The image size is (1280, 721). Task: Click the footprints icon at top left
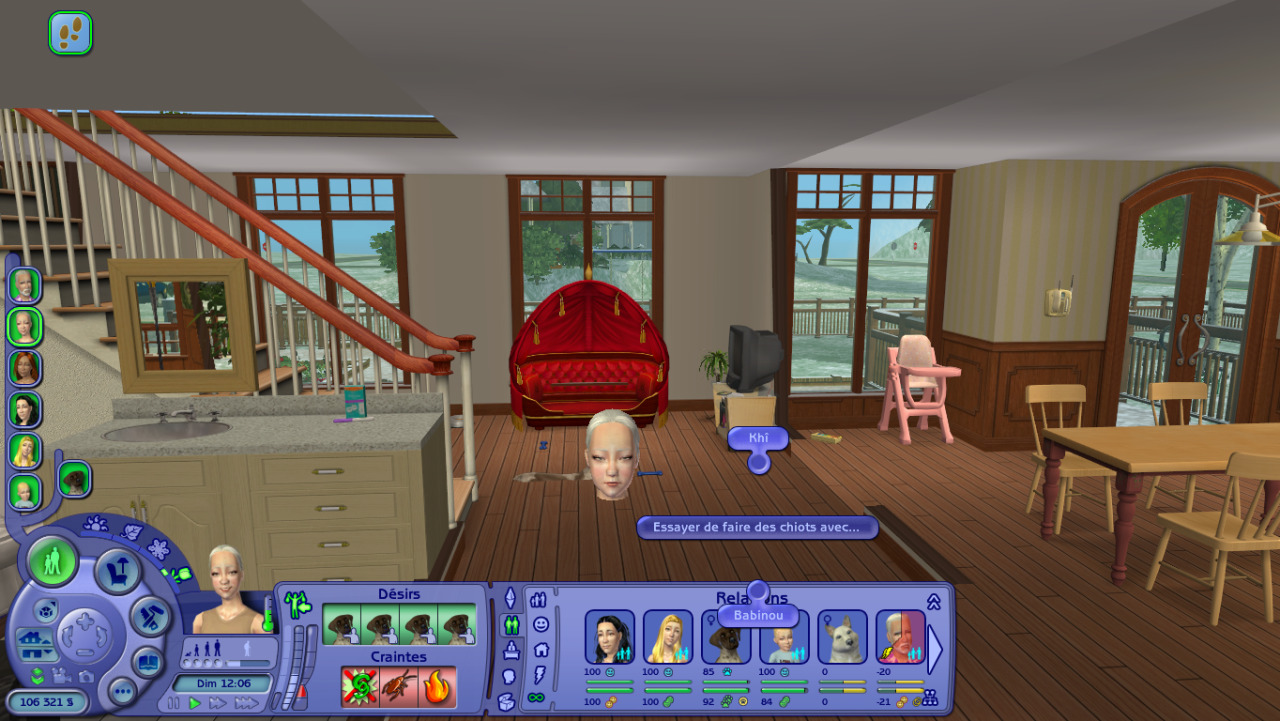click(70, 33)
